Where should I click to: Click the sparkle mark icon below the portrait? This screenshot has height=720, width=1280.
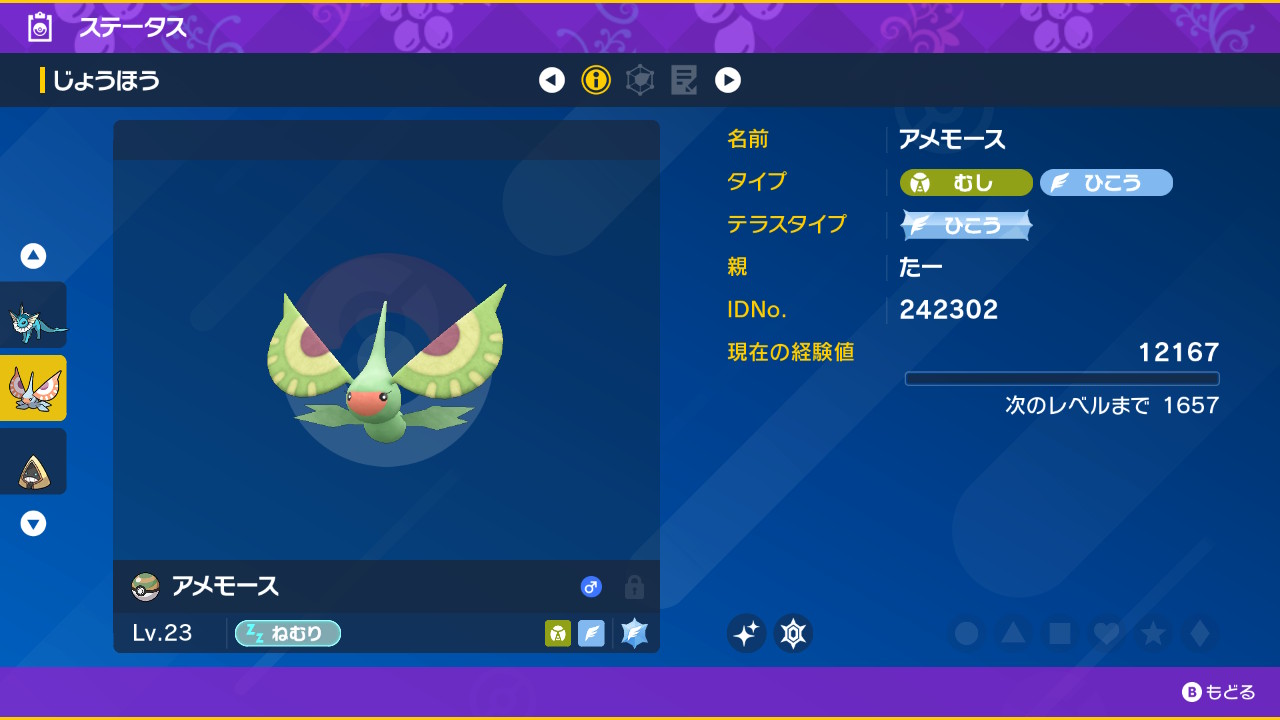pos(746,633)
